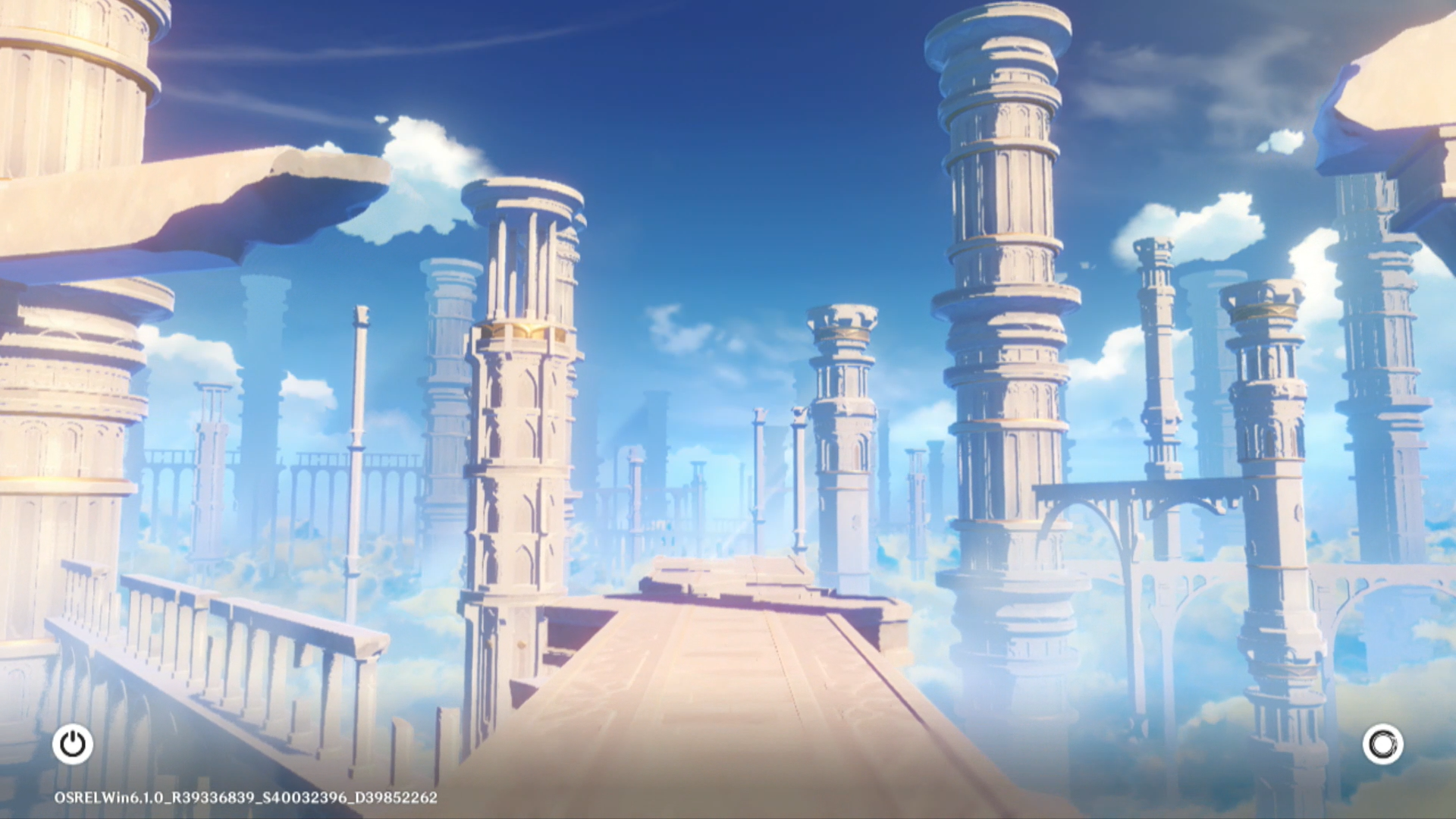Open the circular repair tool icon

pos(1382,744)
